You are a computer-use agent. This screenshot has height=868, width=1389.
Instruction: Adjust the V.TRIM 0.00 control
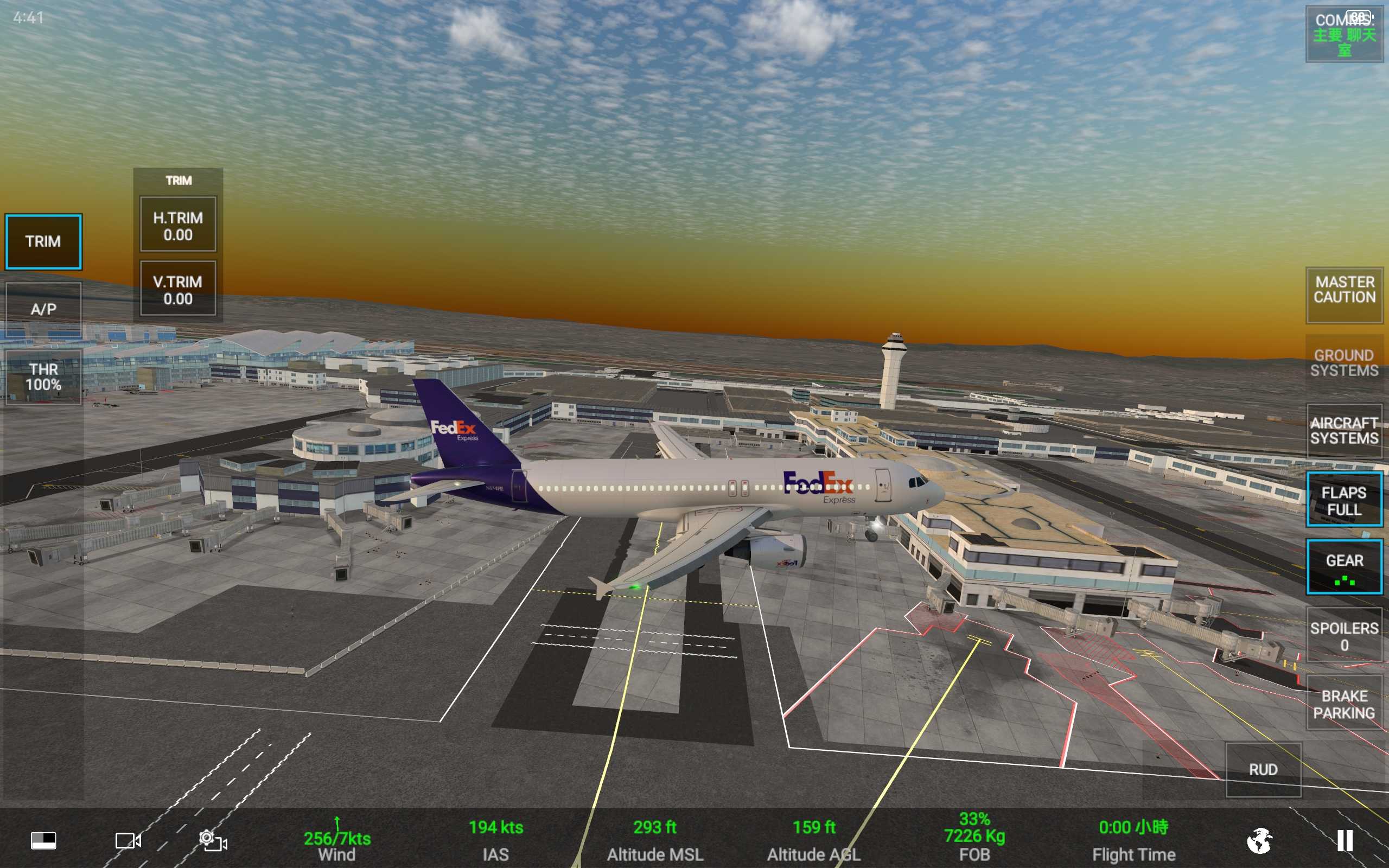pyautogui.click(x=178, y=290)
